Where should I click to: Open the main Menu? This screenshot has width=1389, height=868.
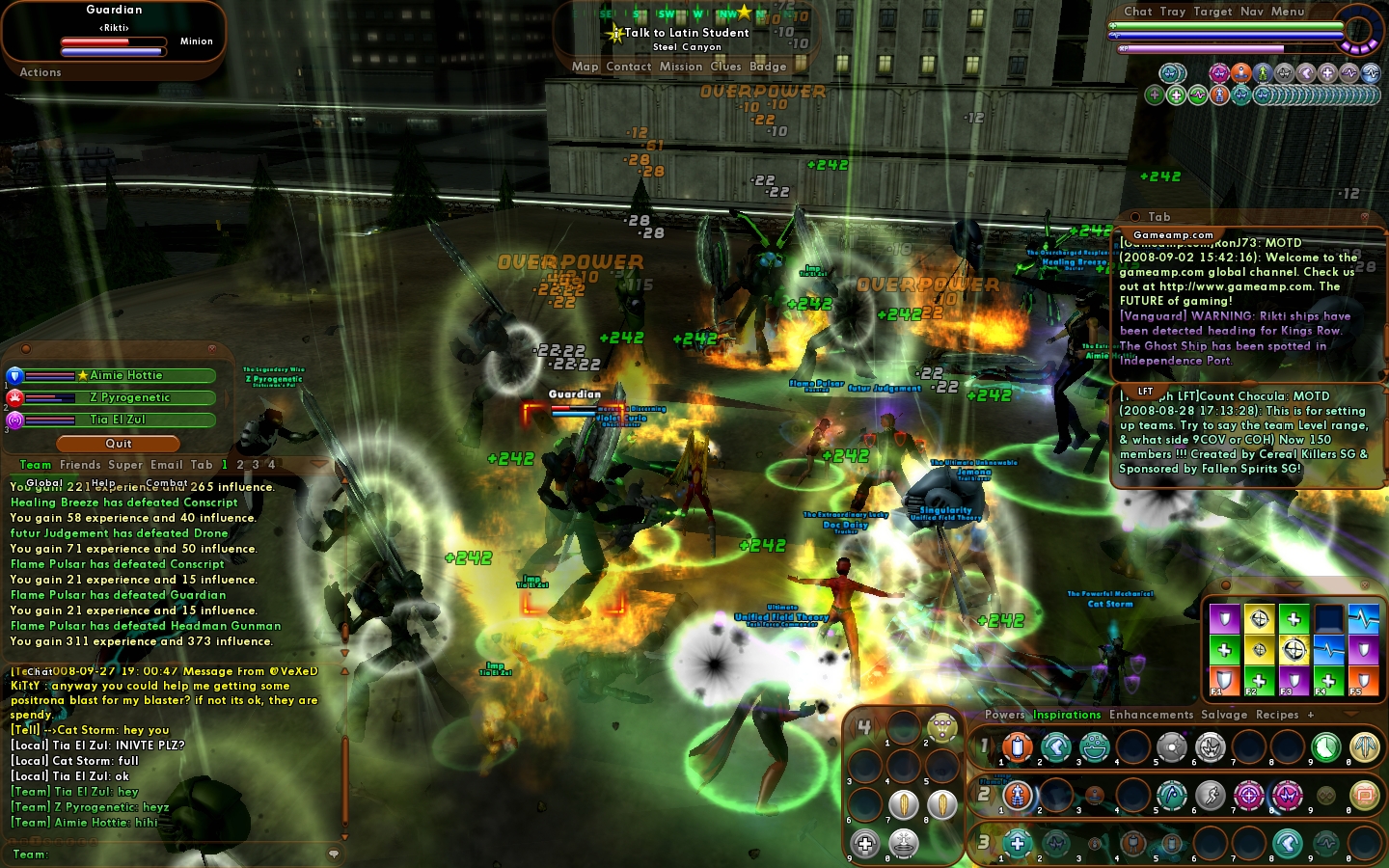(x=1288, y=12)
